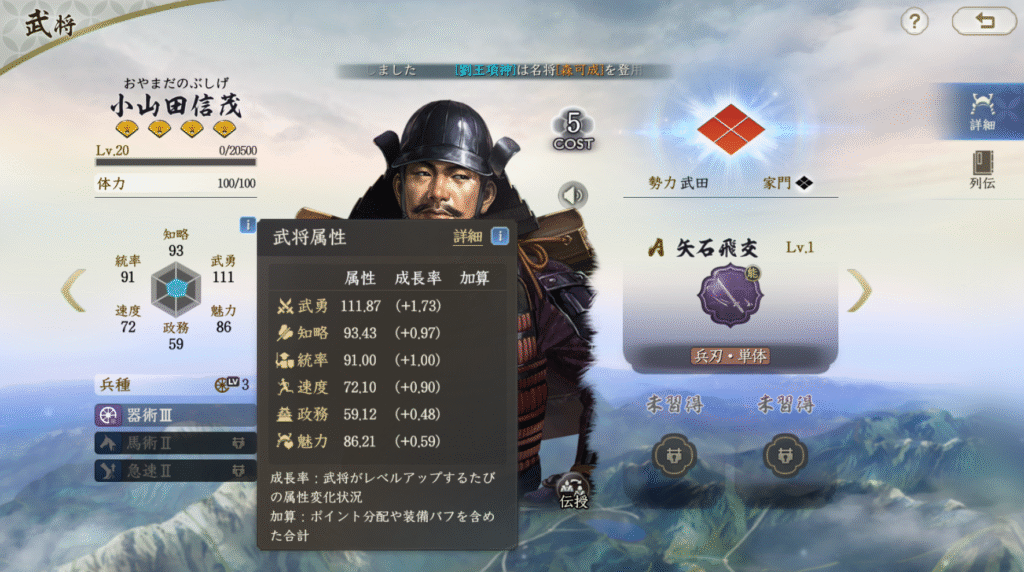The height and width of the screenshot is (572, 1024).
Task: Click the hexagonal attribute radar chart
Action: click(176, 289)
